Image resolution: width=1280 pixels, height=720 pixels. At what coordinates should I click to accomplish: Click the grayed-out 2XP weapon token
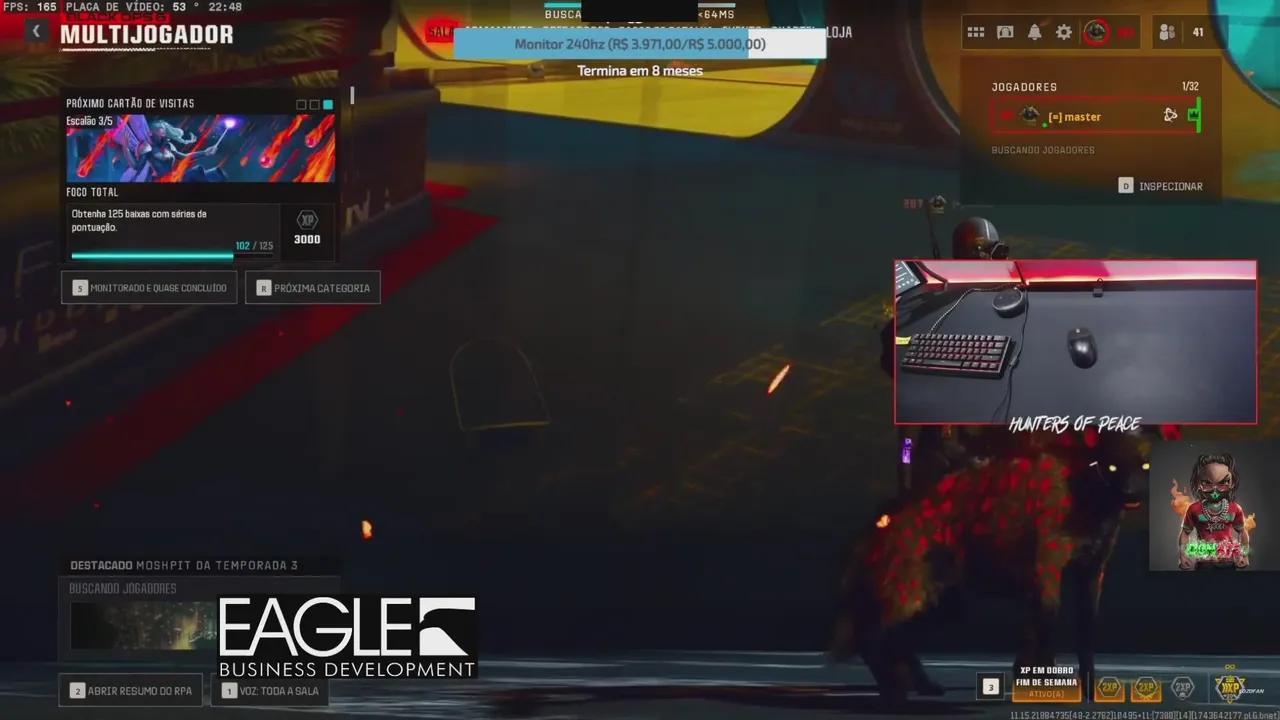coord(1182,687)
